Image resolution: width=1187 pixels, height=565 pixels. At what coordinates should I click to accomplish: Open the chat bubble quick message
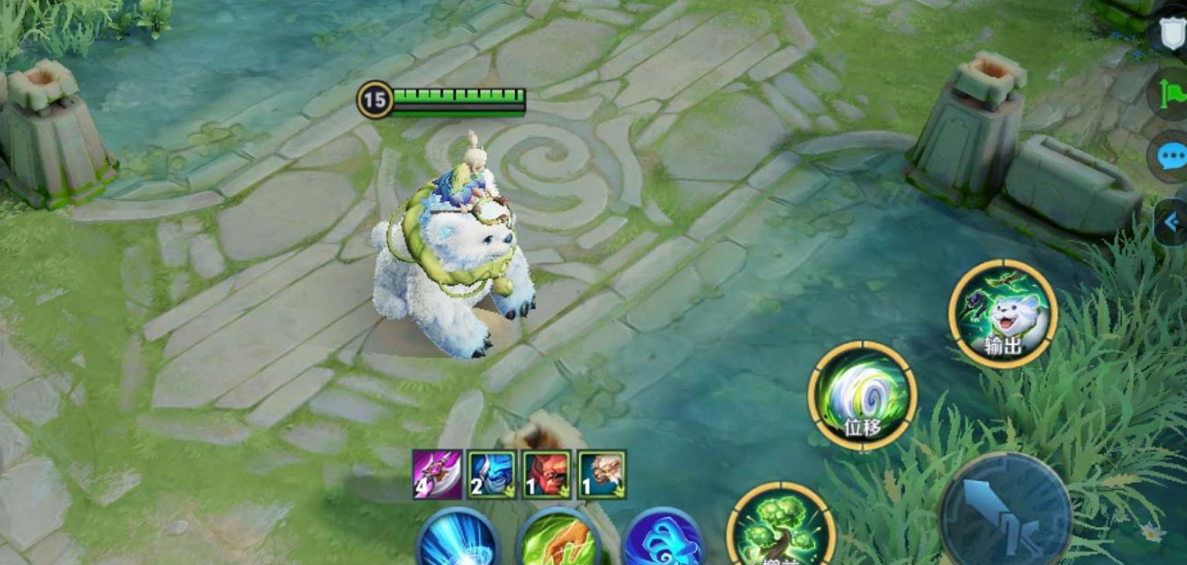1171,157
